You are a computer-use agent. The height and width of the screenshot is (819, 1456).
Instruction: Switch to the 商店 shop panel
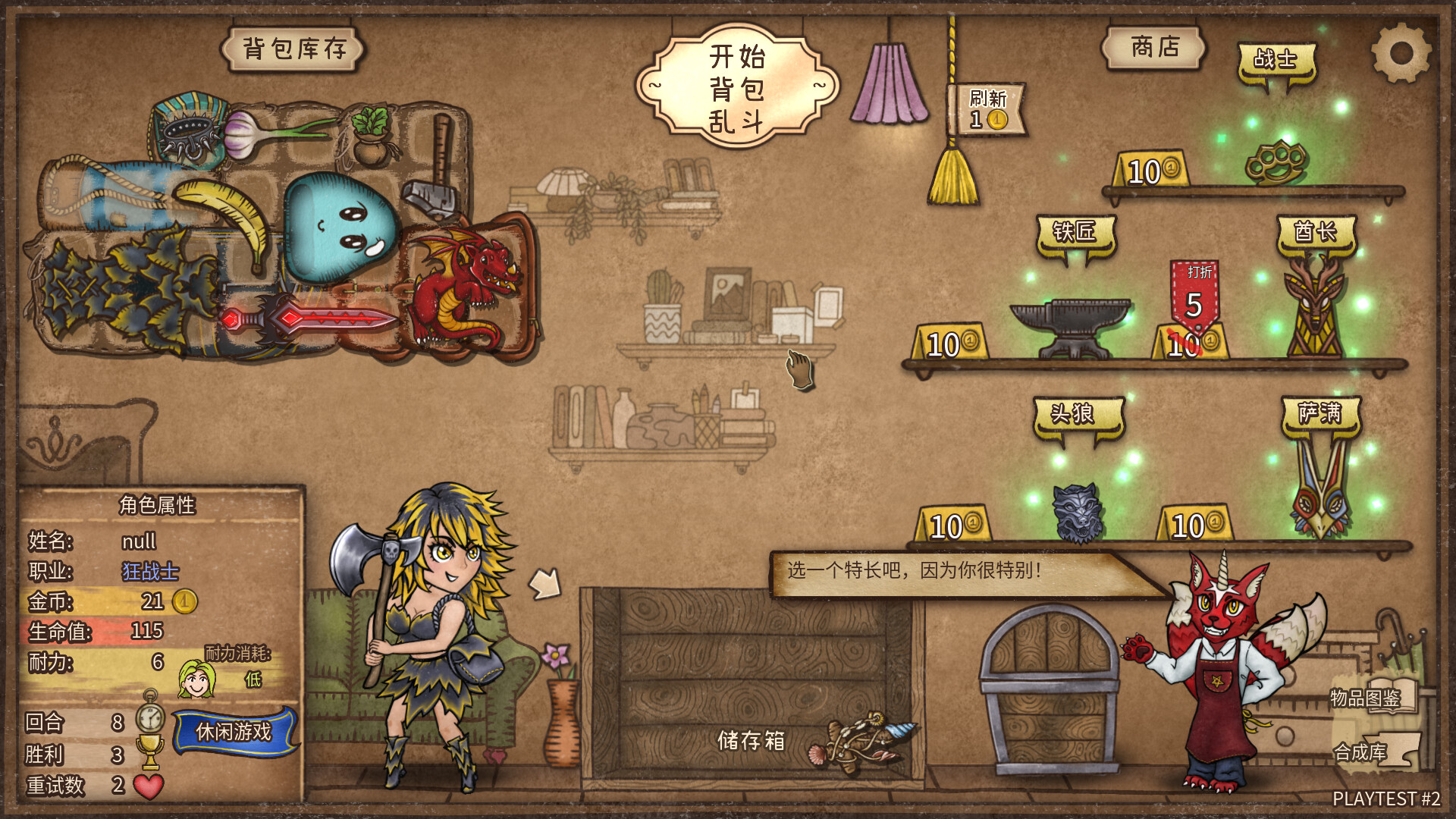1154,47
